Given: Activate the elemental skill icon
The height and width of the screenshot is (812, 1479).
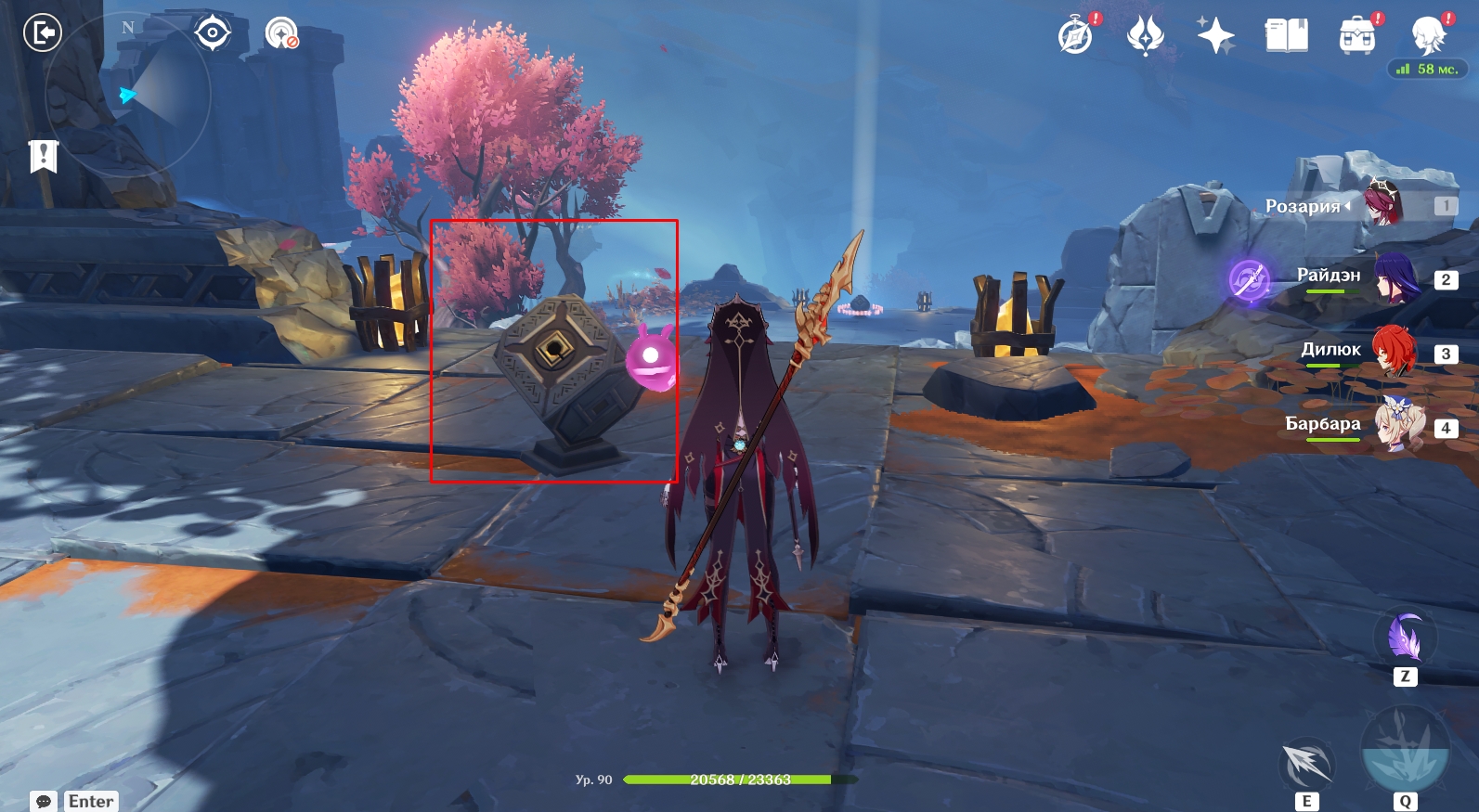Looking at the screenshot, I should click(x=1306, y=766).
